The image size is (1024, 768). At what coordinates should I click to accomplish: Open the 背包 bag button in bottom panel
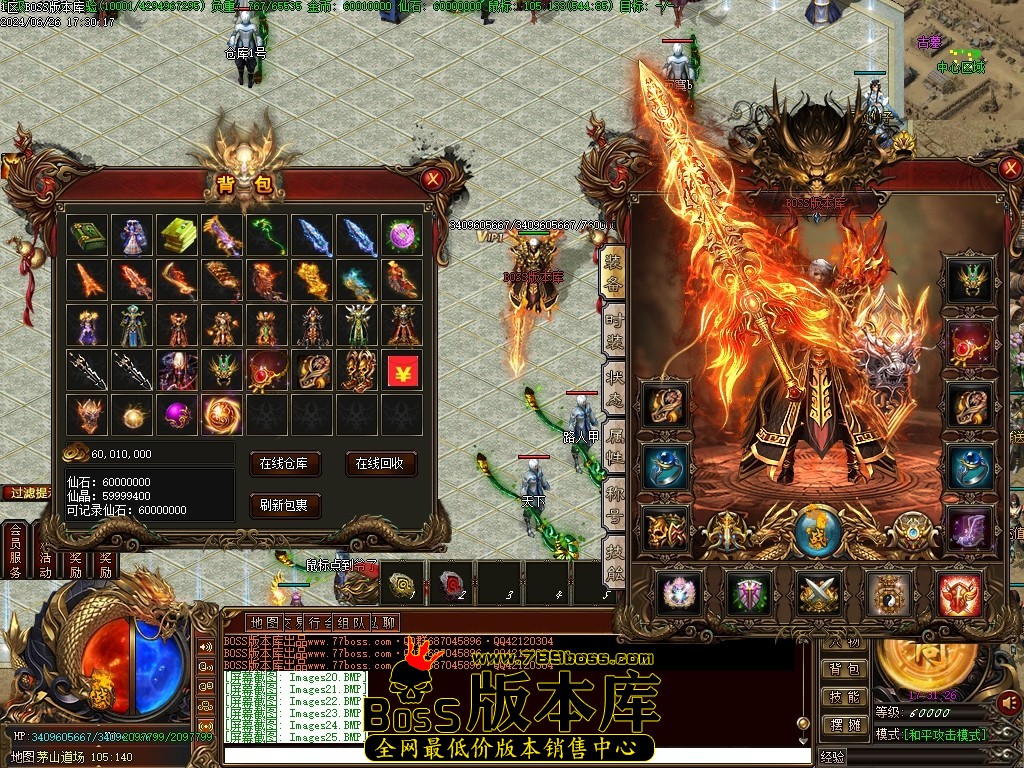(x=843, y=669)
